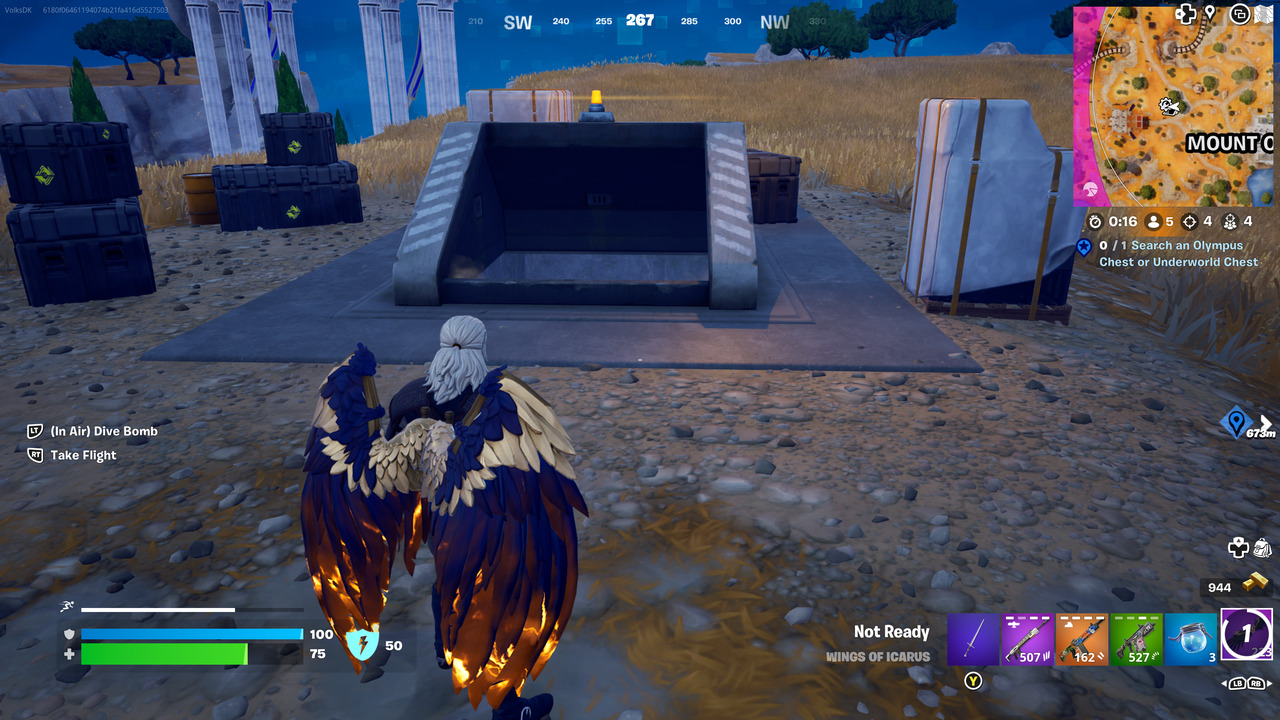Select the orange rifle showing 162 ammo

pos(1082,638)
